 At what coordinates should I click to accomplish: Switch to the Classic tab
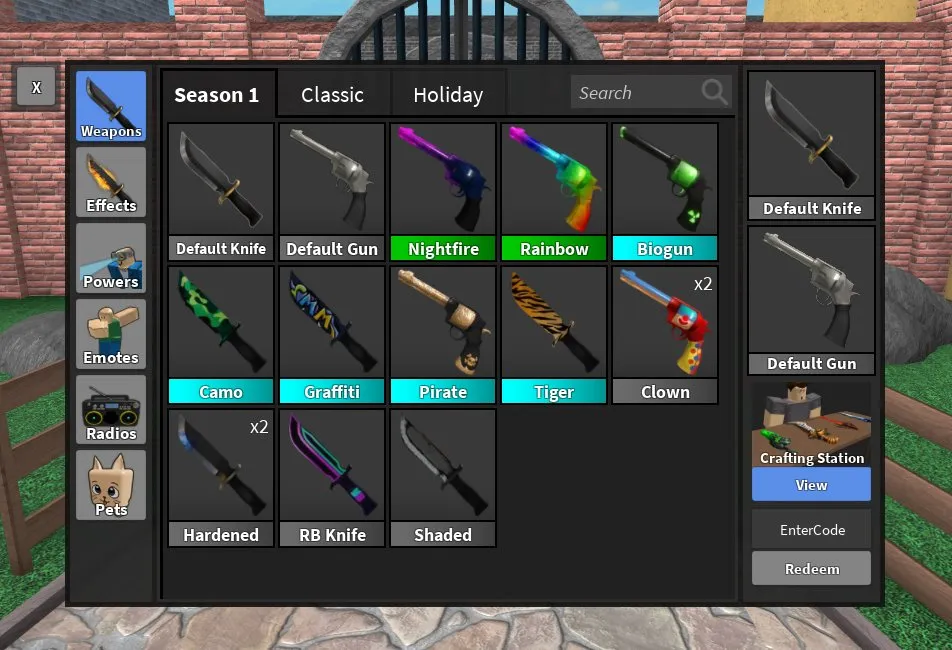(x=332, y=95)
